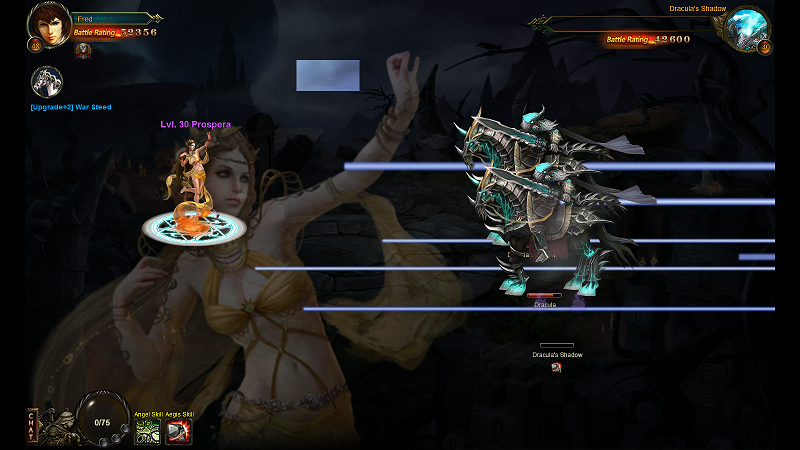Click the Dracula's Shadow enemy portrait
Viewport: 800px width, 450px height.
(747, 28)
